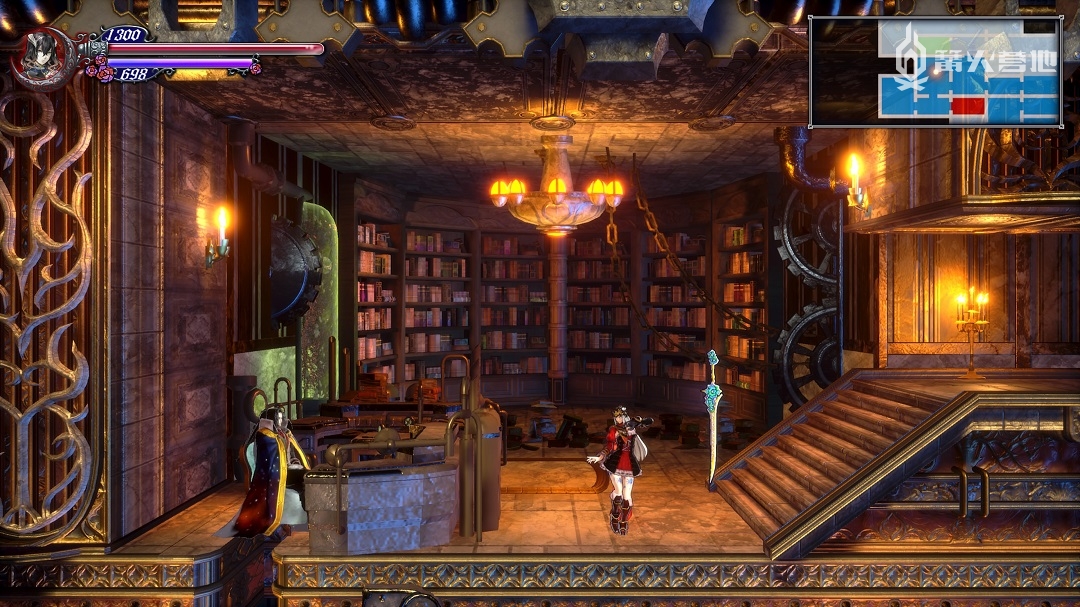Click the castle minimap
Image resolution: width=1080 pixels, height=607 pixels.
(x=934, y=71)
